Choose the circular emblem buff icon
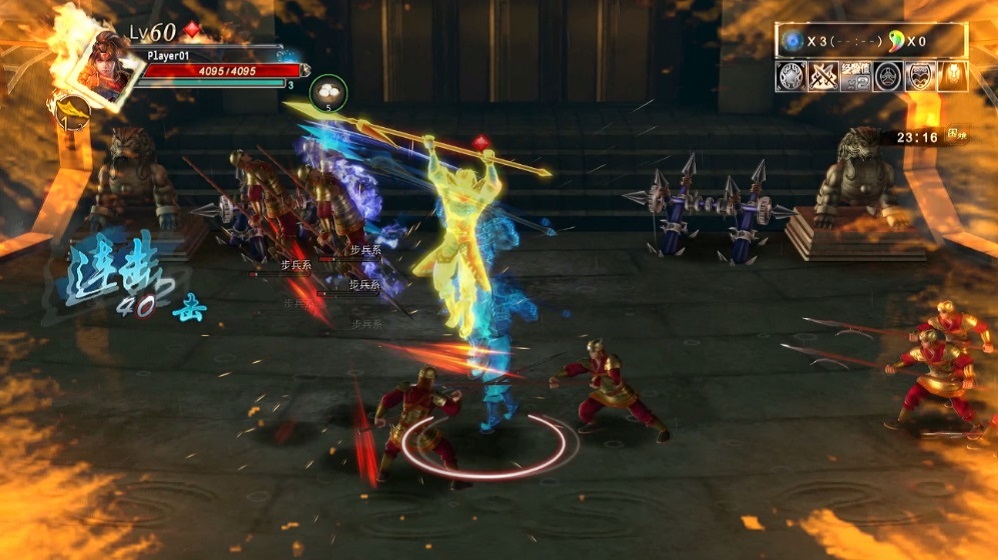The image size is (998, 560). (x=888, y=76)
